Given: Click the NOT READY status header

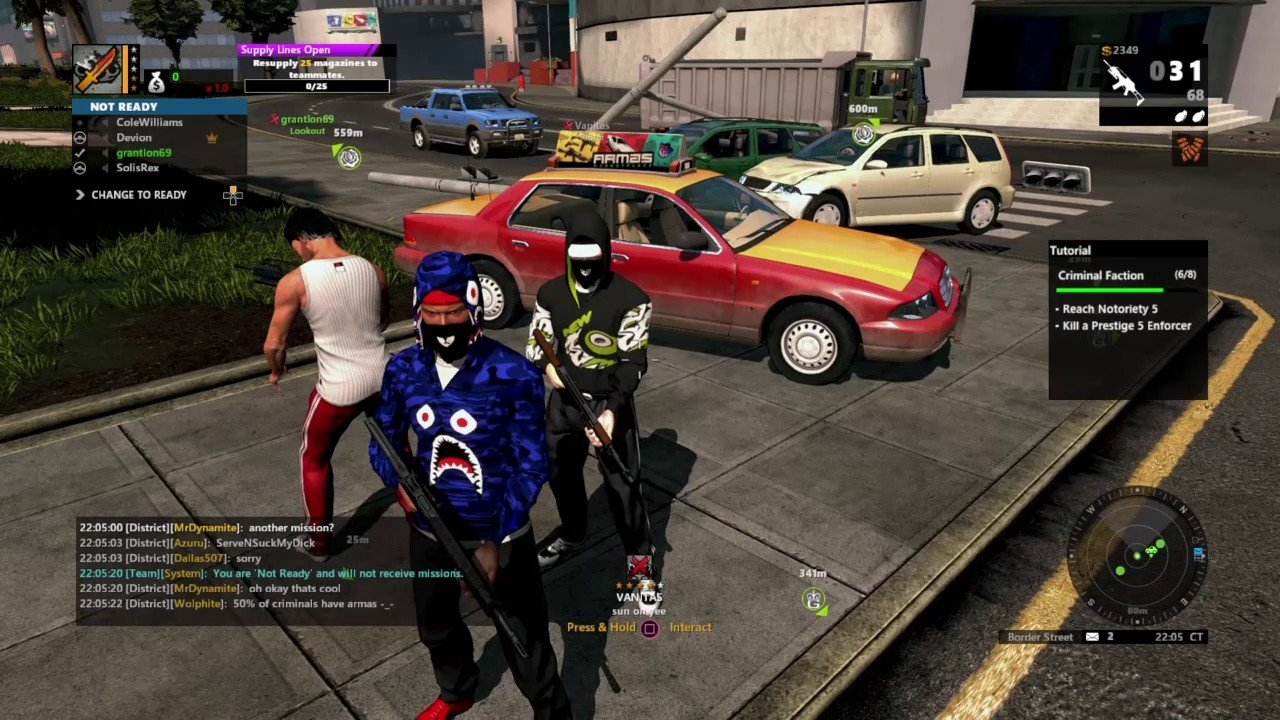Looking at the screenshot, I should tap(159, 107).
